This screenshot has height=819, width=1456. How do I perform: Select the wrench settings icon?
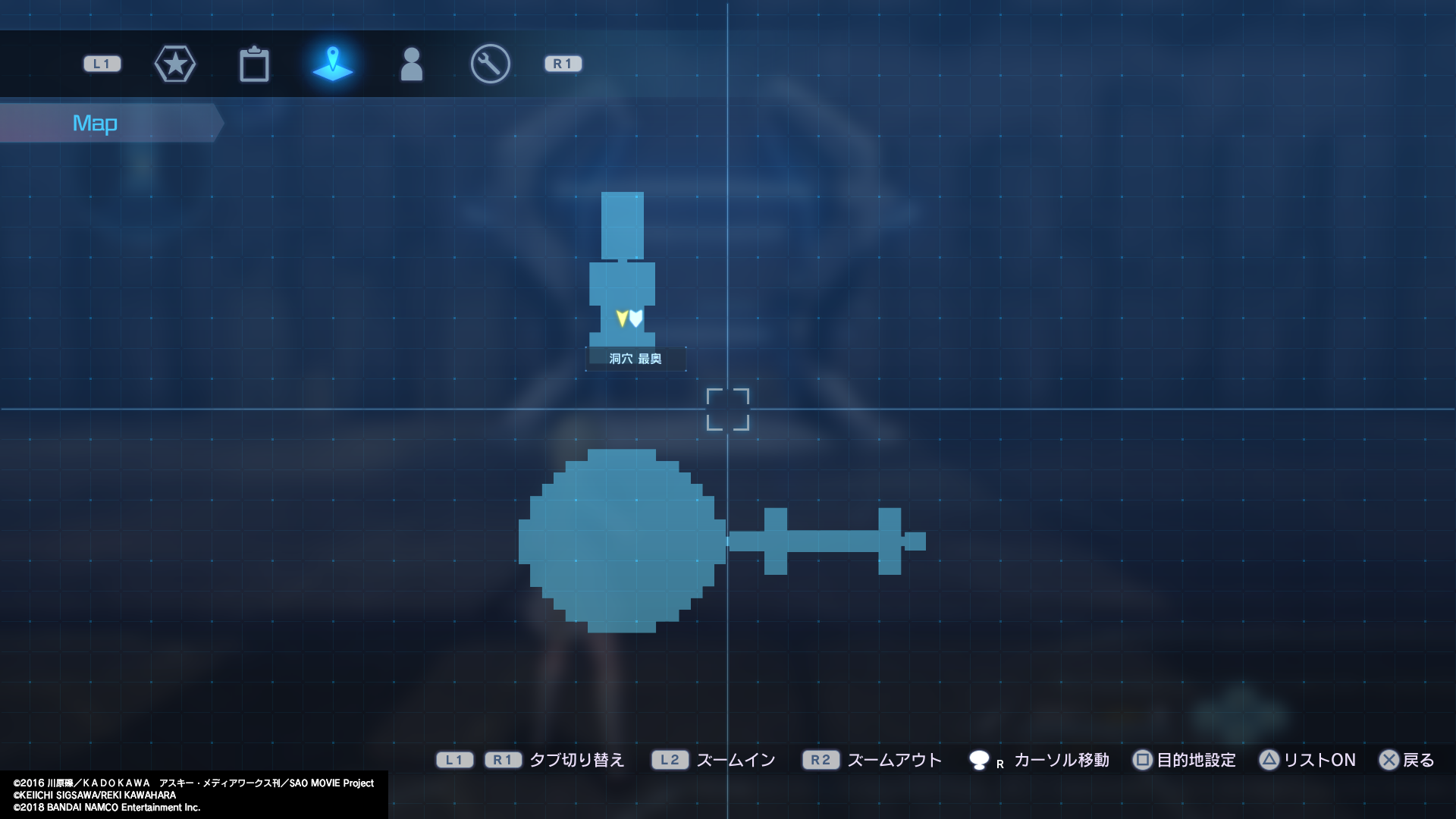[x=490, y=64]
